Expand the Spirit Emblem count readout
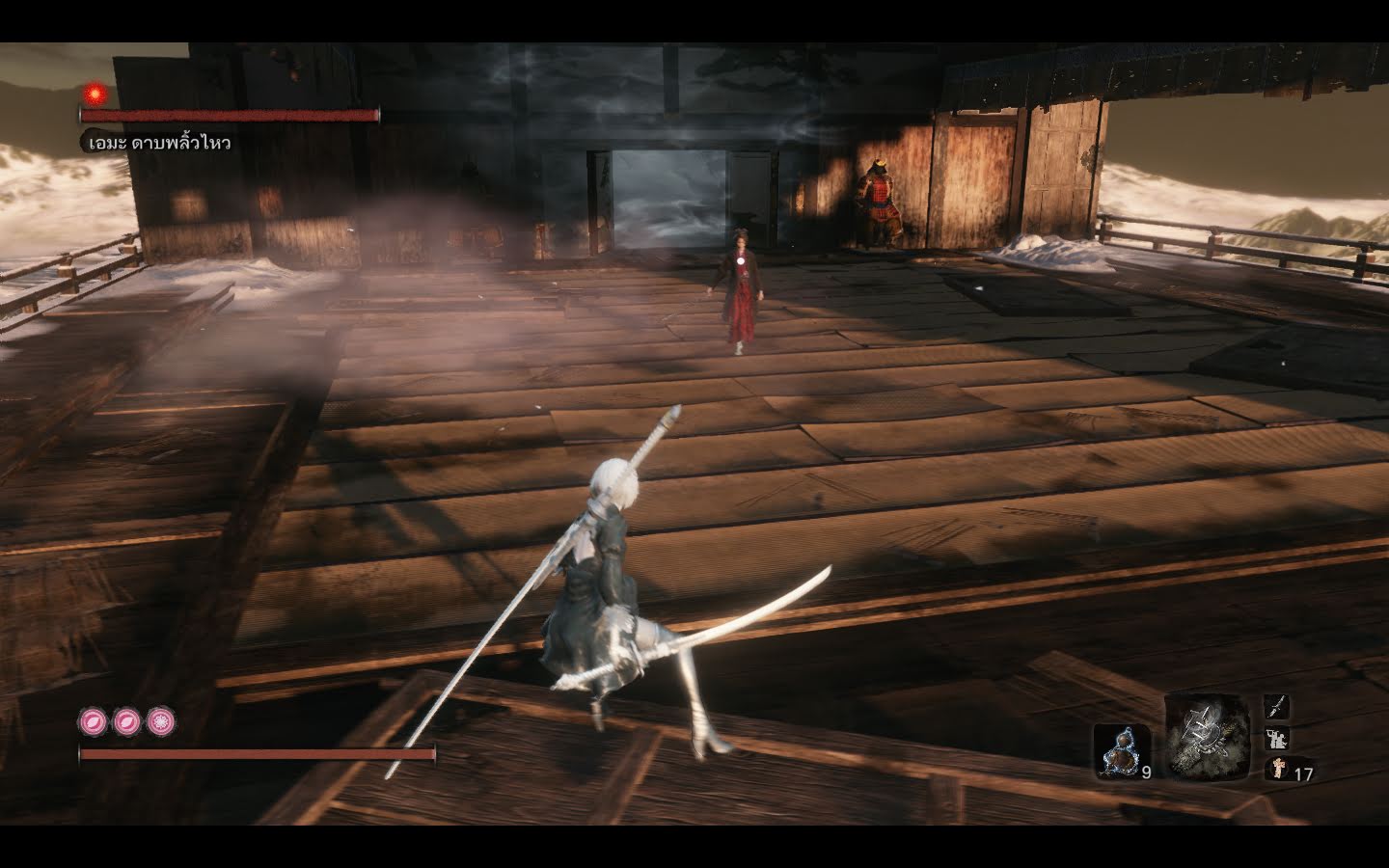Viewport: 1389px width, 868px height. coord(1302,773)
